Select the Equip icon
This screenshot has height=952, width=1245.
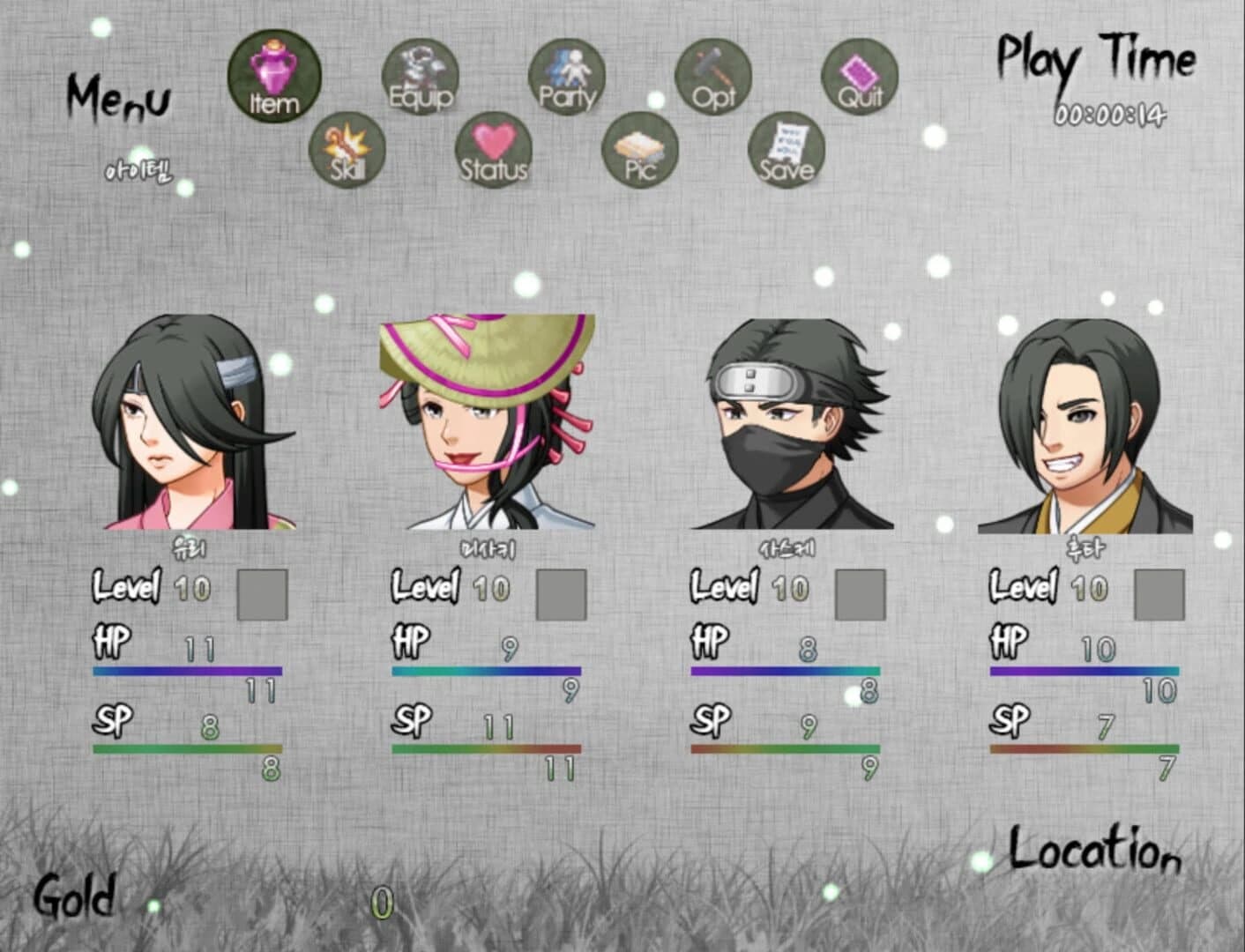coord(421,78)
